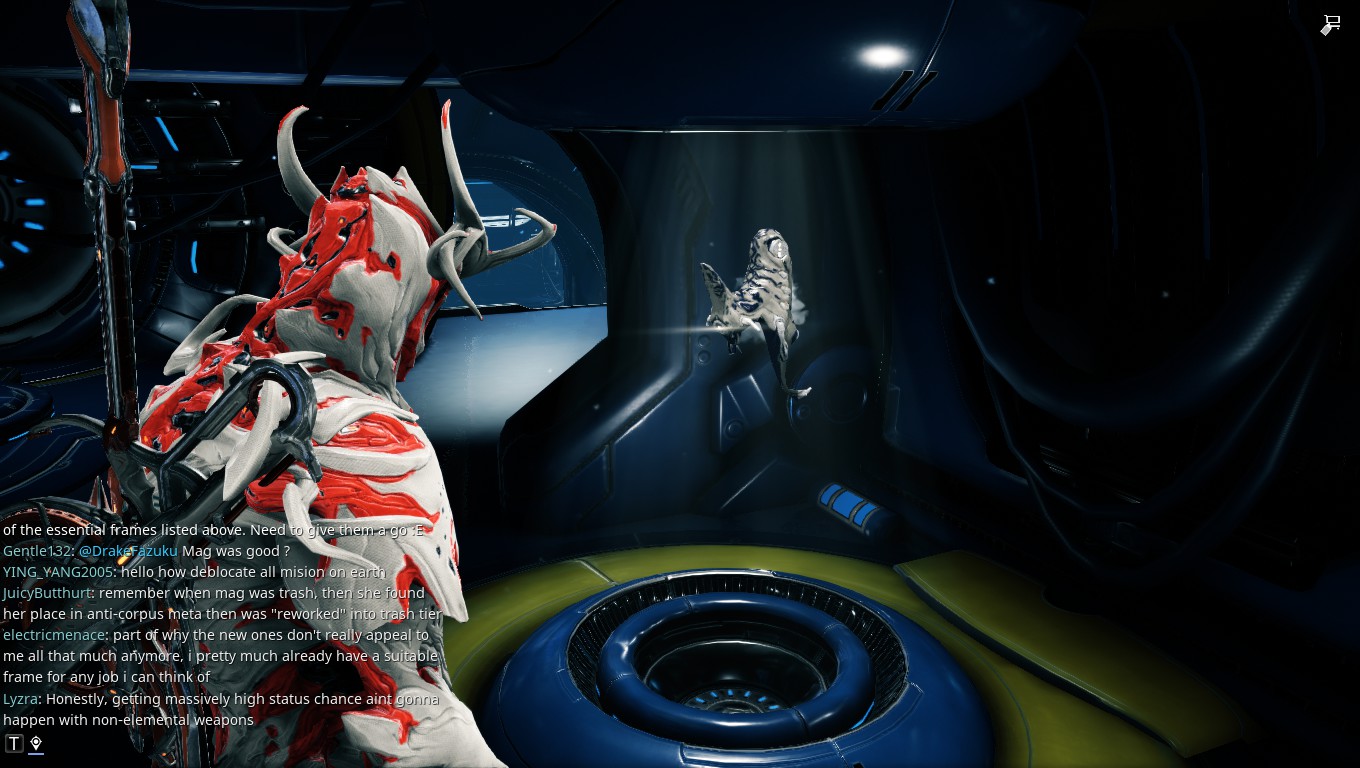
Task: Choose electricmenace's name in chat
Action: (x=52, y=635)
